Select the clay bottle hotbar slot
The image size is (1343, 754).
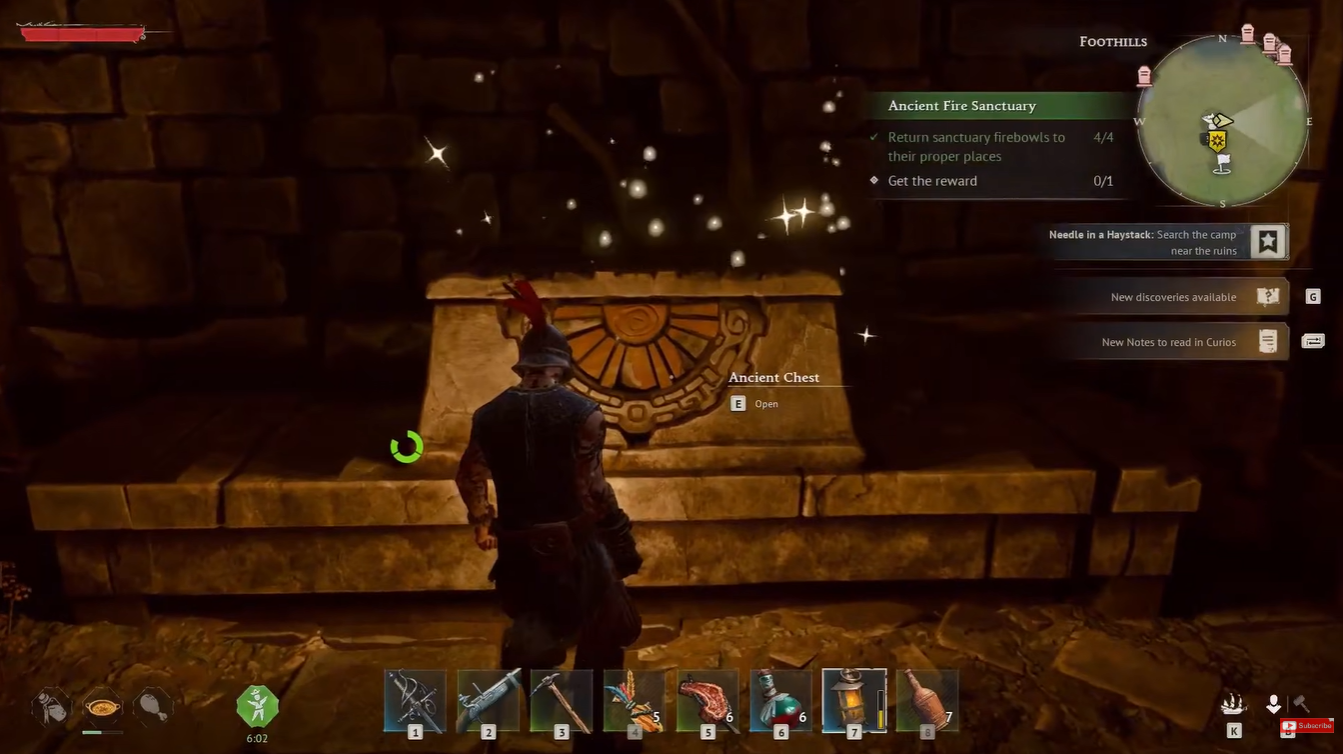click(x=927, y=701)
